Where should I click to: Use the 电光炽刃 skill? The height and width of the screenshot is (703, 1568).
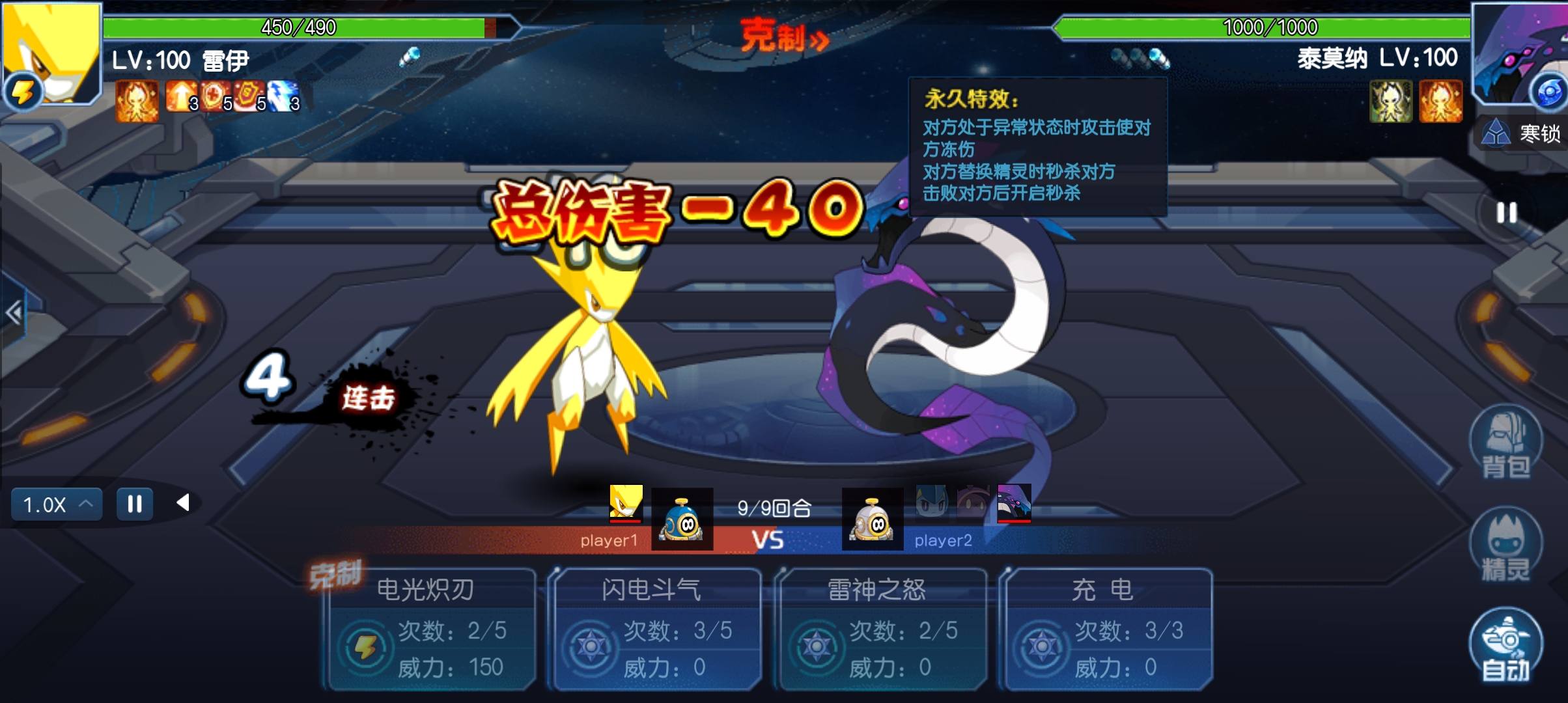pos(431,629)
